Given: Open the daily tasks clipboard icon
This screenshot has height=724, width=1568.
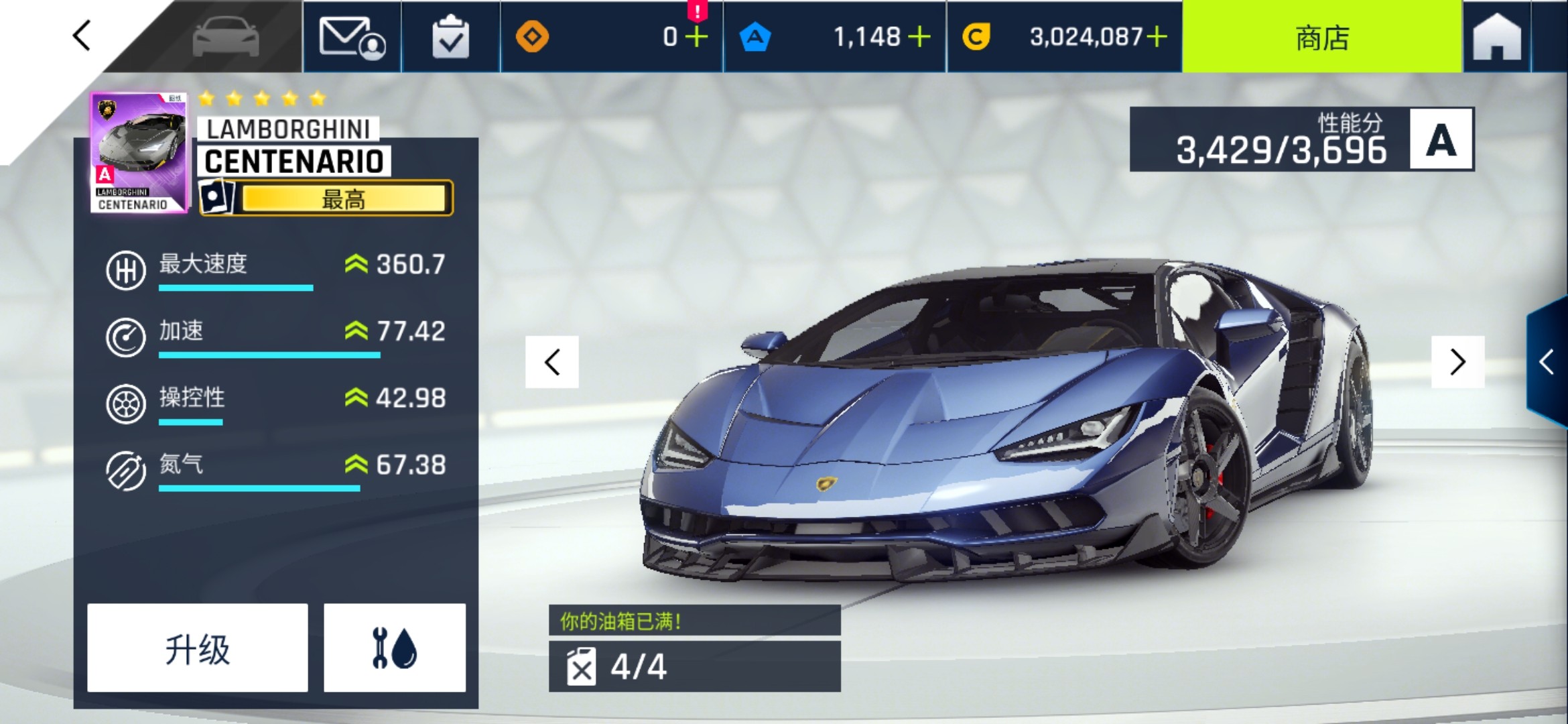Looking at the screenshot, I should click(x=452, y=38).
